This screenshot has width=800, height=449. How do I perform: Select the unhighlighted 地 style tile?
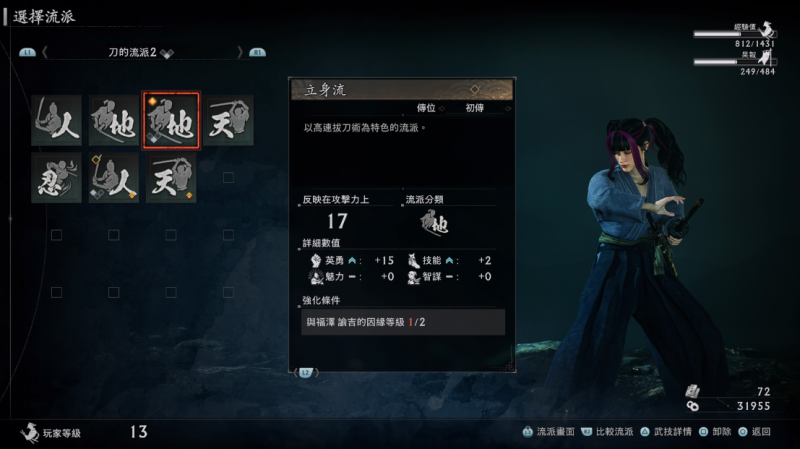coord(113,121)
